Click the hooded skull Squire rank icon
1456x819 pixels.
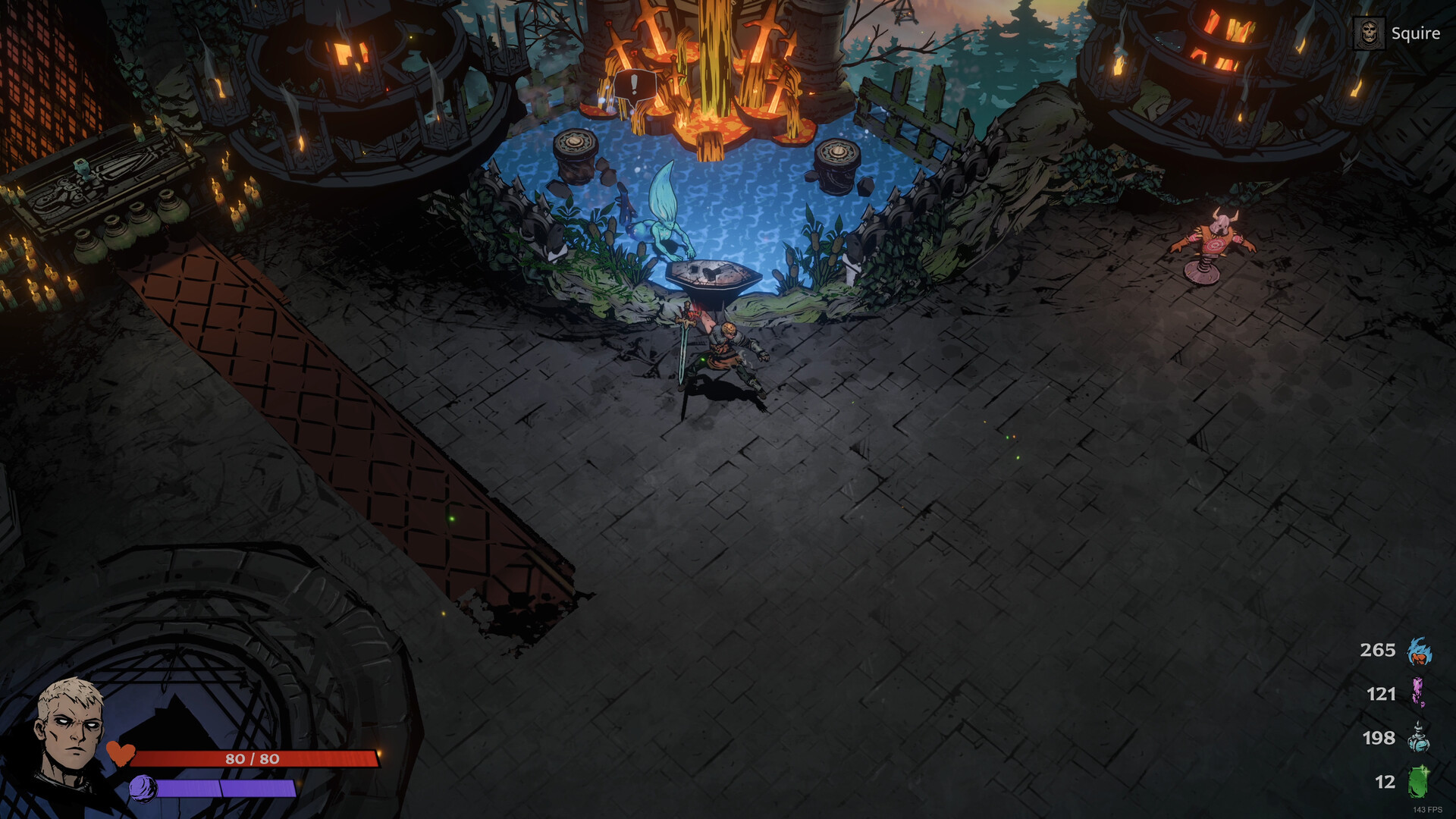(1369, 34)
